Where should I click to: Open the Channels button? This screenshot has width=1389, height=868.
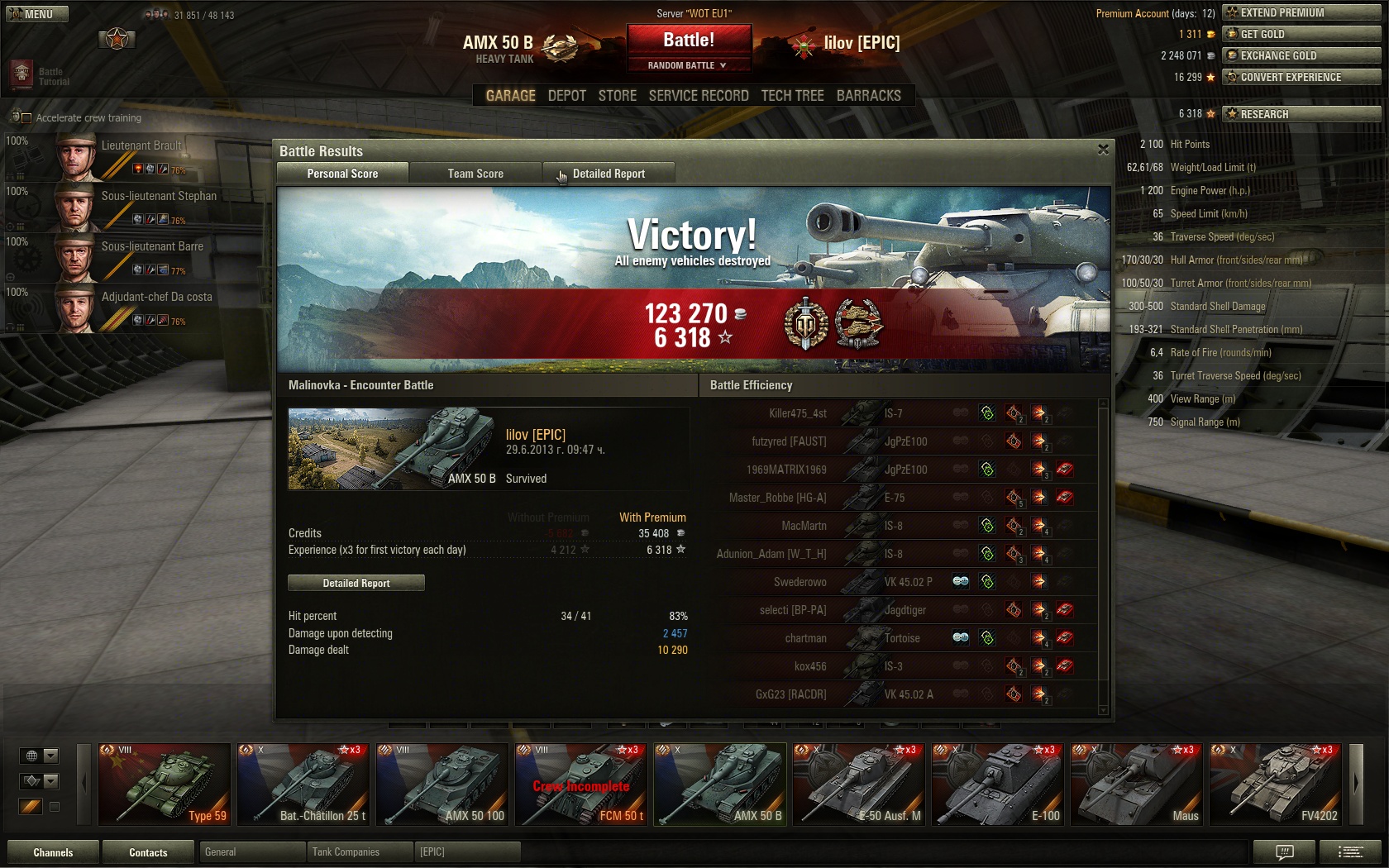coord(53,852)
